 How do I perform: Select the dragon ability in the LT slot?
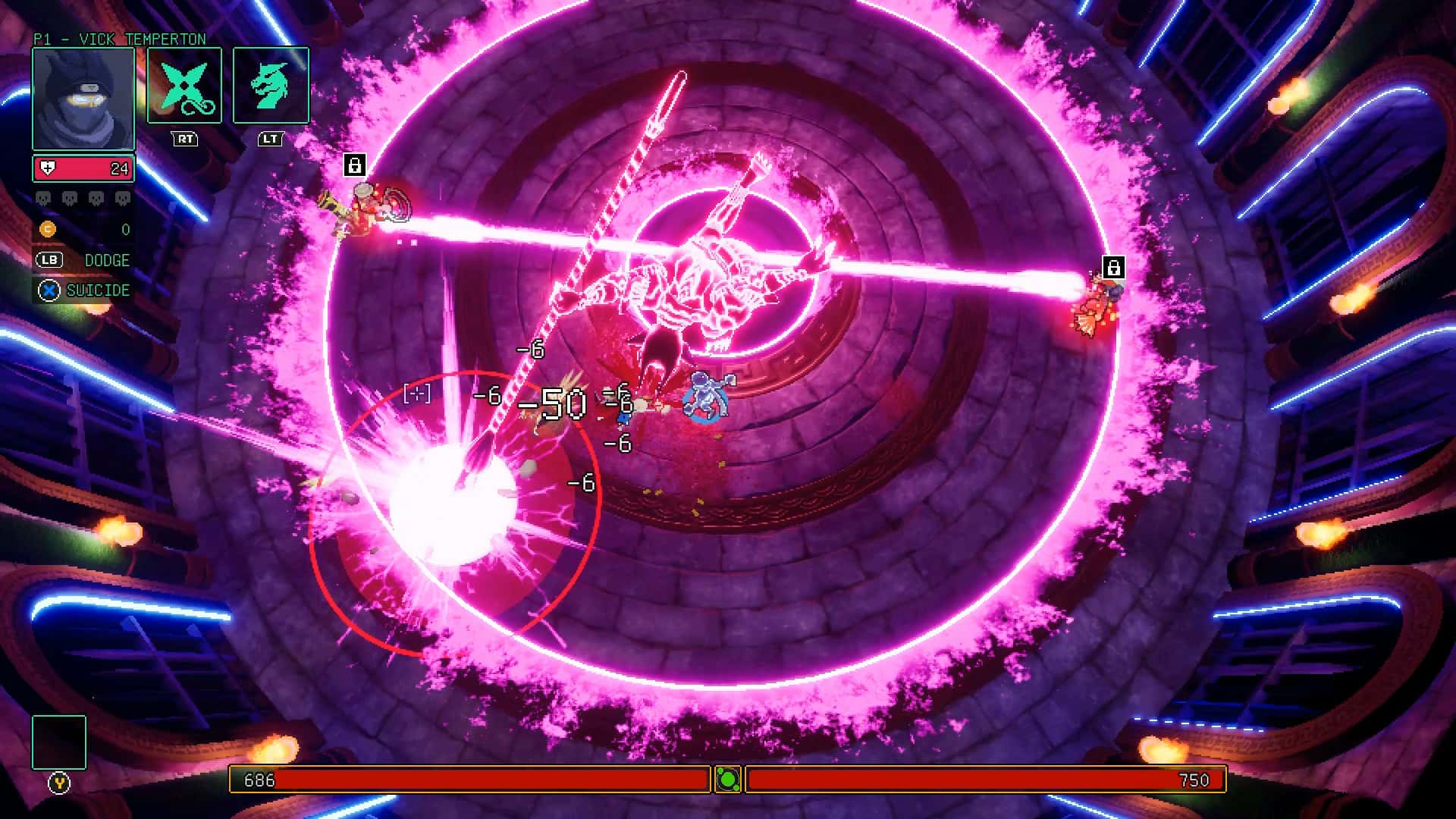pos(271,85)
